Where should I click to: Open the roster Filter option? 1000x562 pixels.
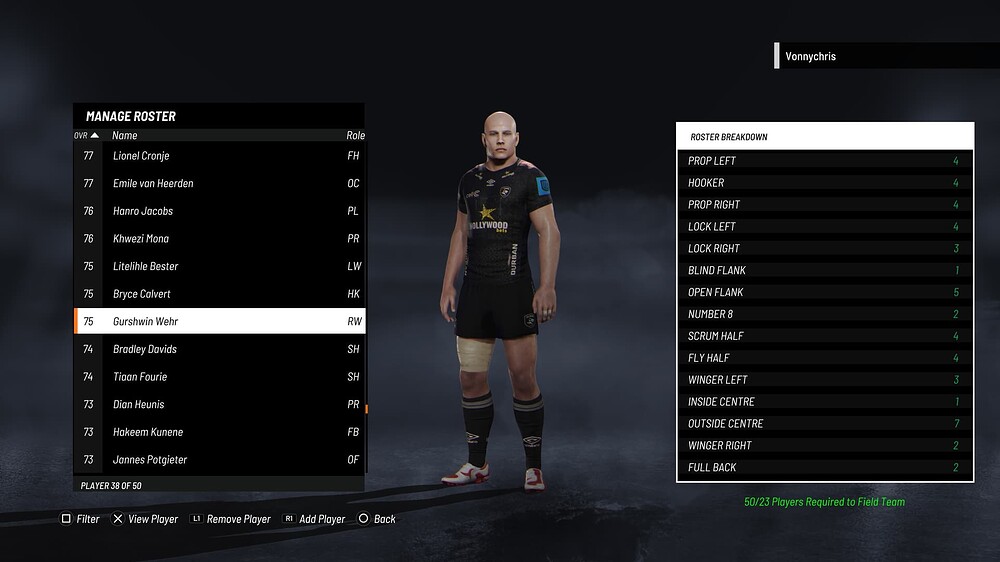pyautogui.click(x=81, y=519)
